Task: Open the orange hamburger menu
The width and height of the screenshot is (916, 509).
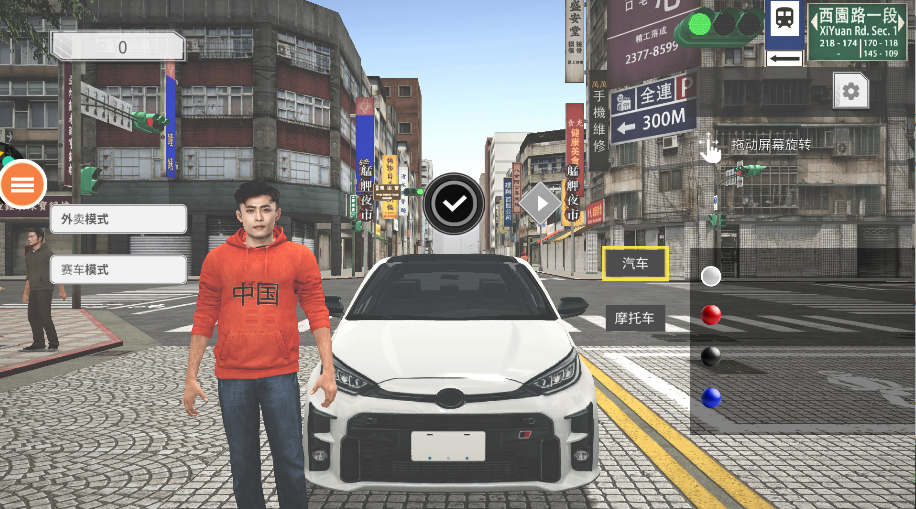Action: pos(23,183)
